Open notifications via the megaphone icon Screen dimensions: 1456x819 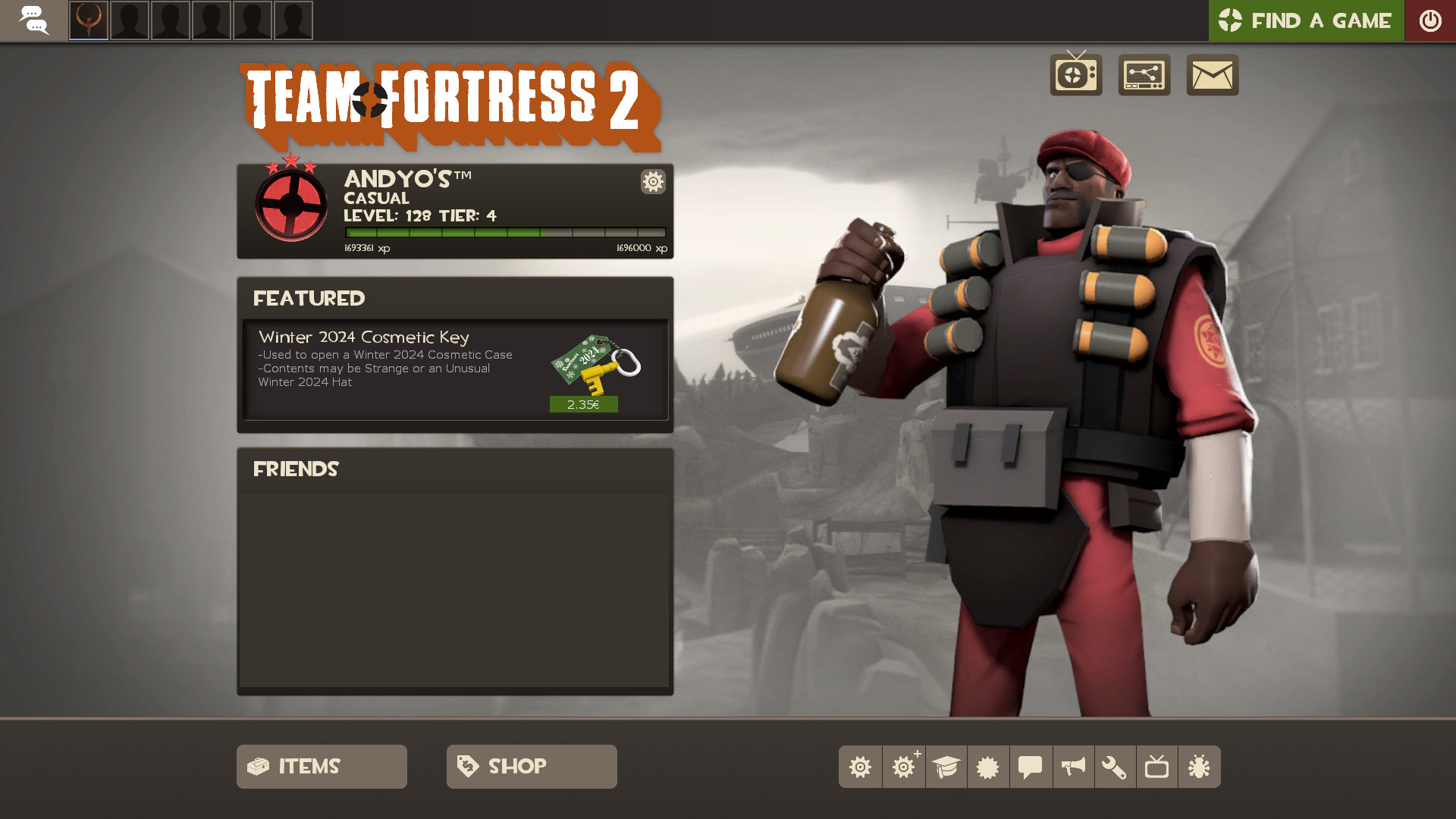coord(1073,766)
